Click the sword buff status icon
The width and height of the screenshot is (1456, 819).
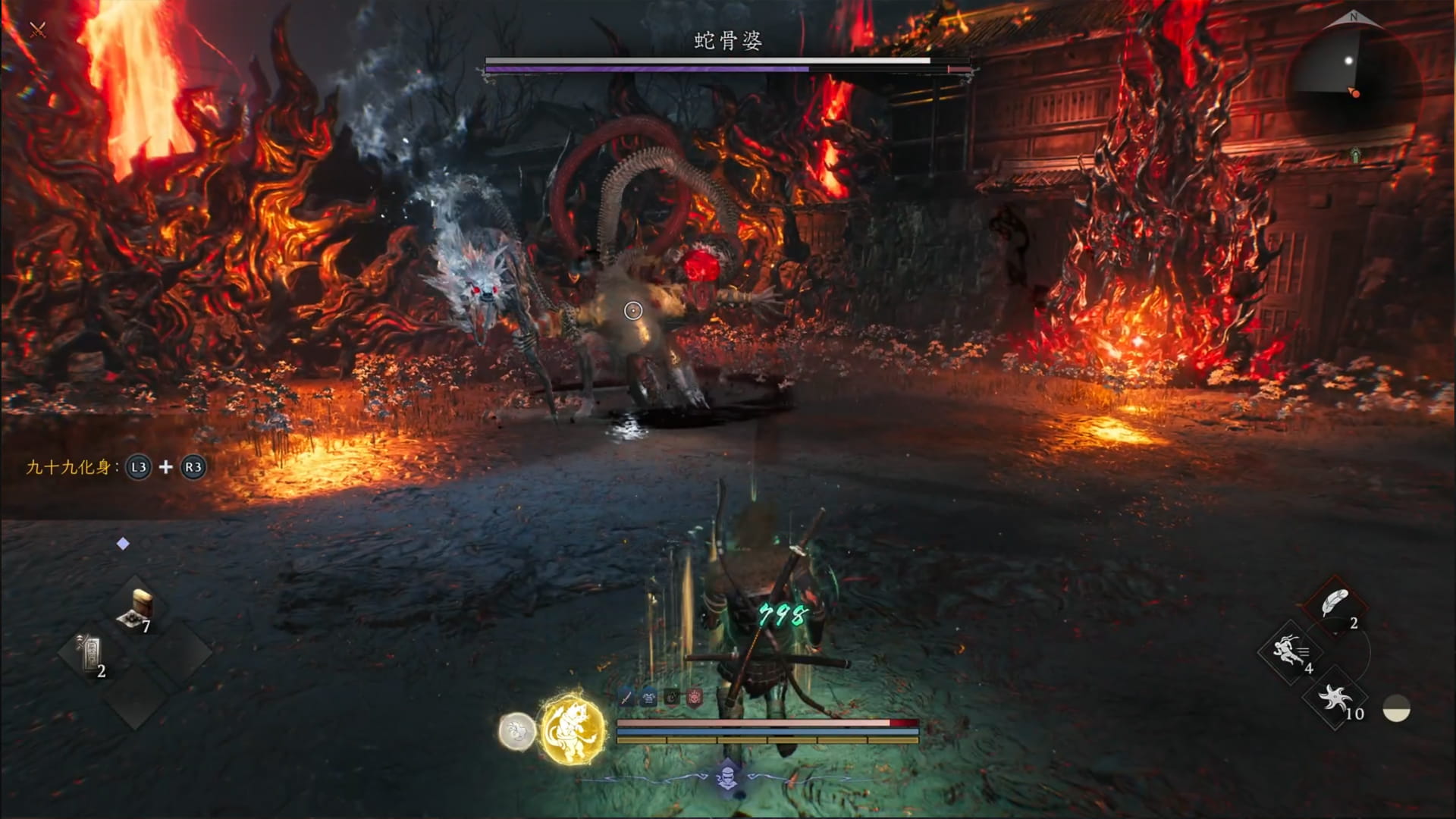(x=626, y=698)
